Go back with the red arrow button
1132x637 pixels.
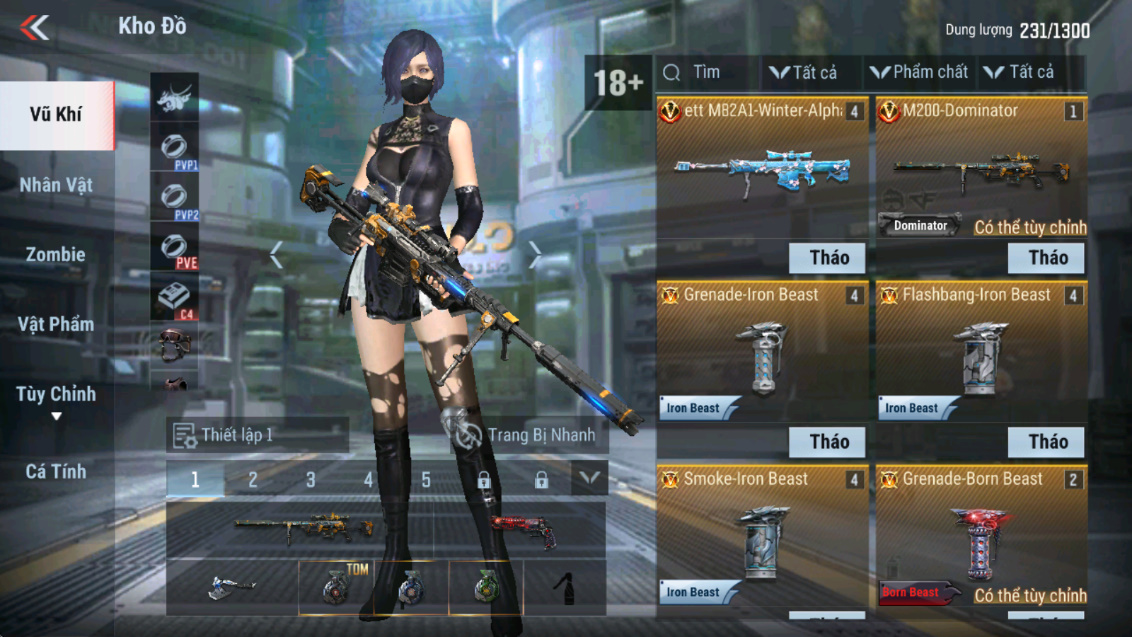tap(35, 27)
